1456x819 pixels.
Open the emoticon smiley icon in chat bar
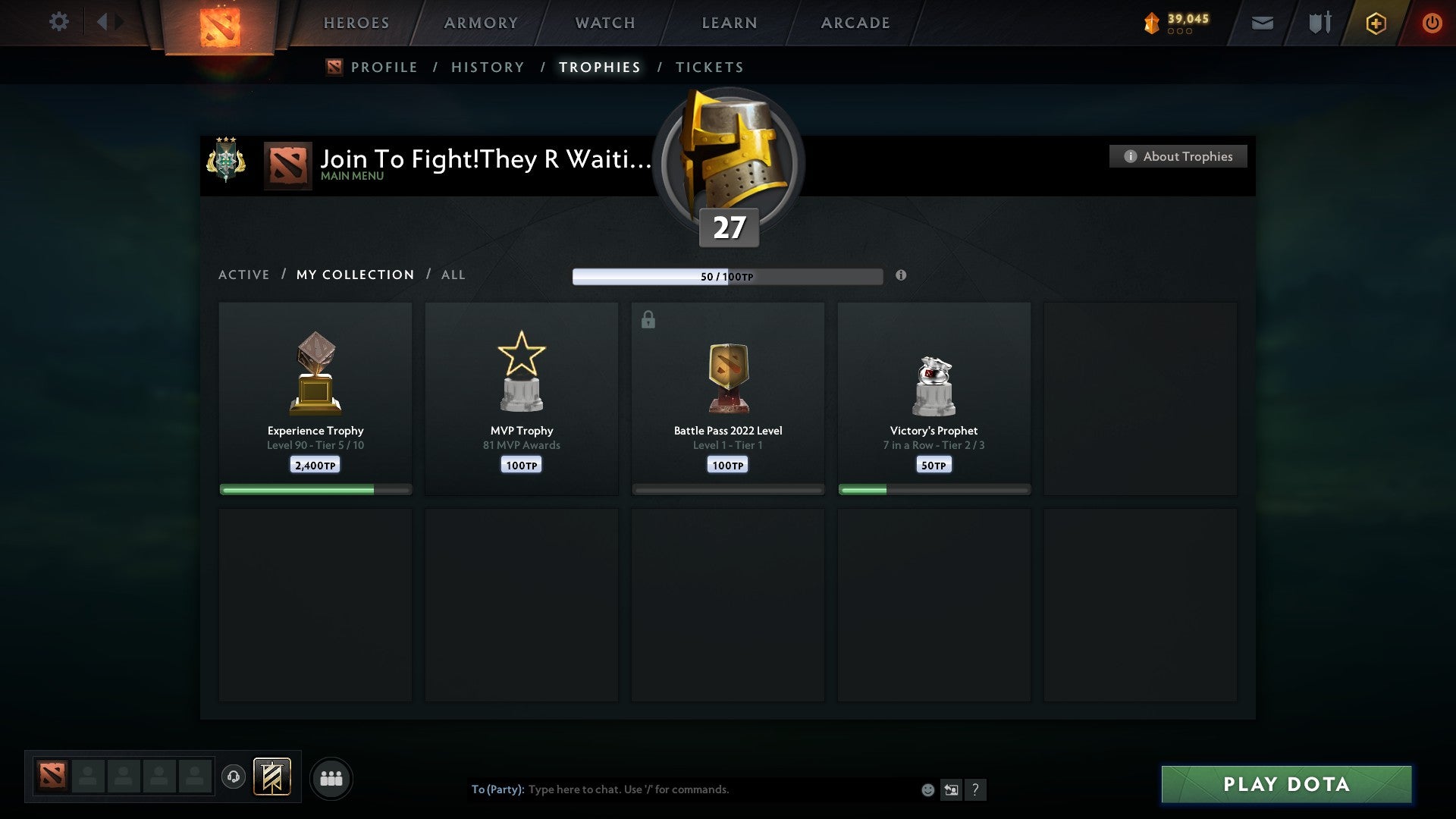[927, 789]
